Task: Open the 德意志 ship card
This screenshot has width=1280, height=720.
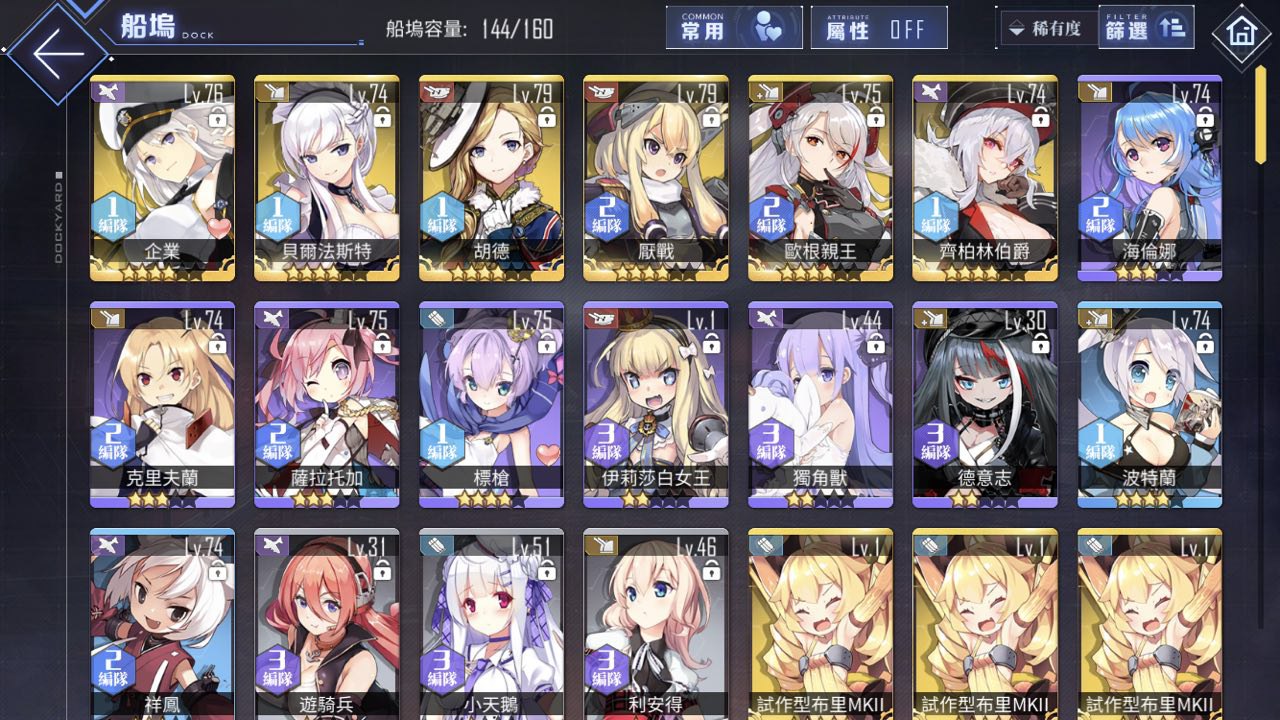Action: [985, 404]
